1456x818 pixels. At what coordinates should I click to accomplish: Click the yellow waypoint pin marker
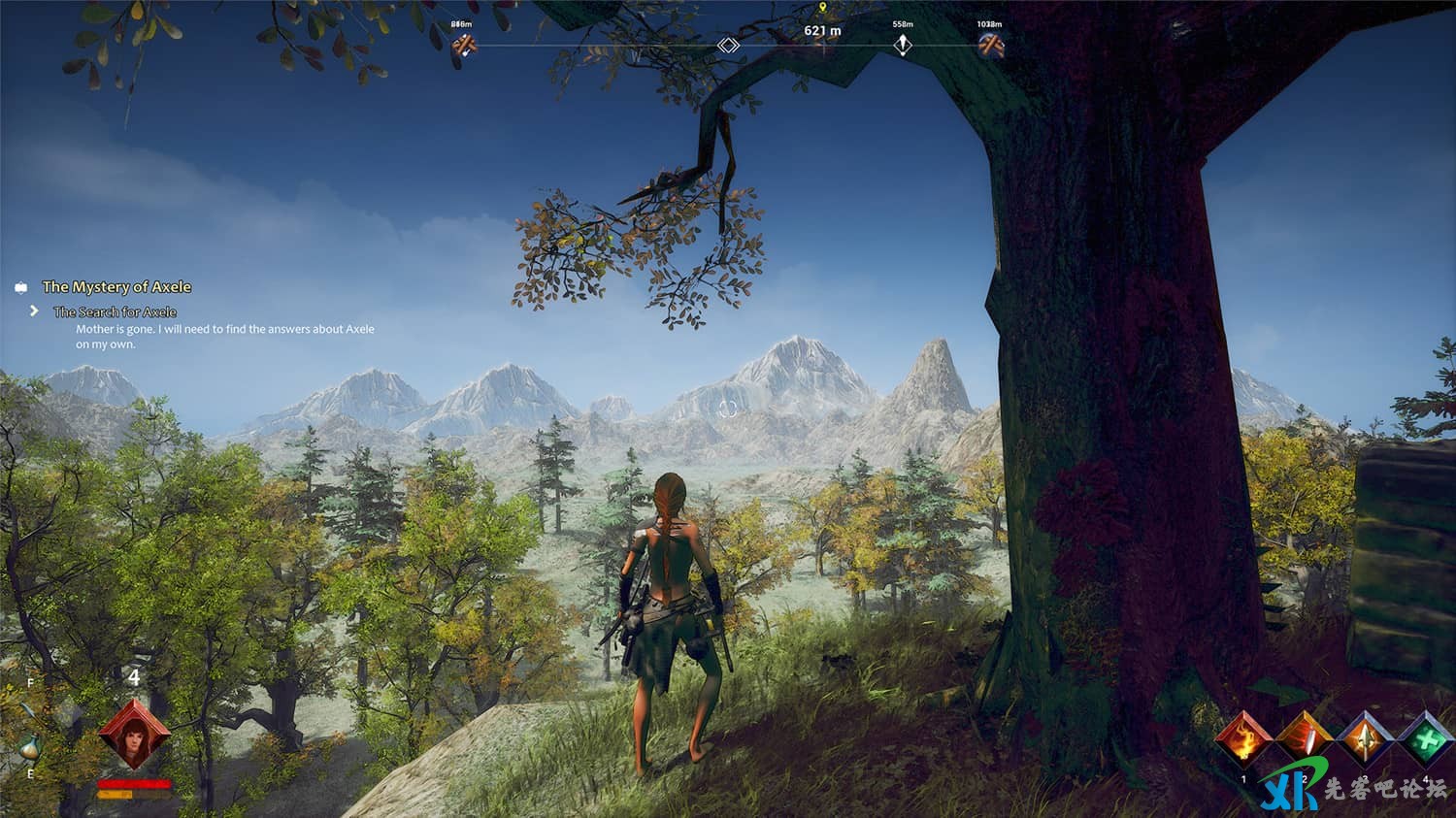pyautogui.click(x=823, y=8)
